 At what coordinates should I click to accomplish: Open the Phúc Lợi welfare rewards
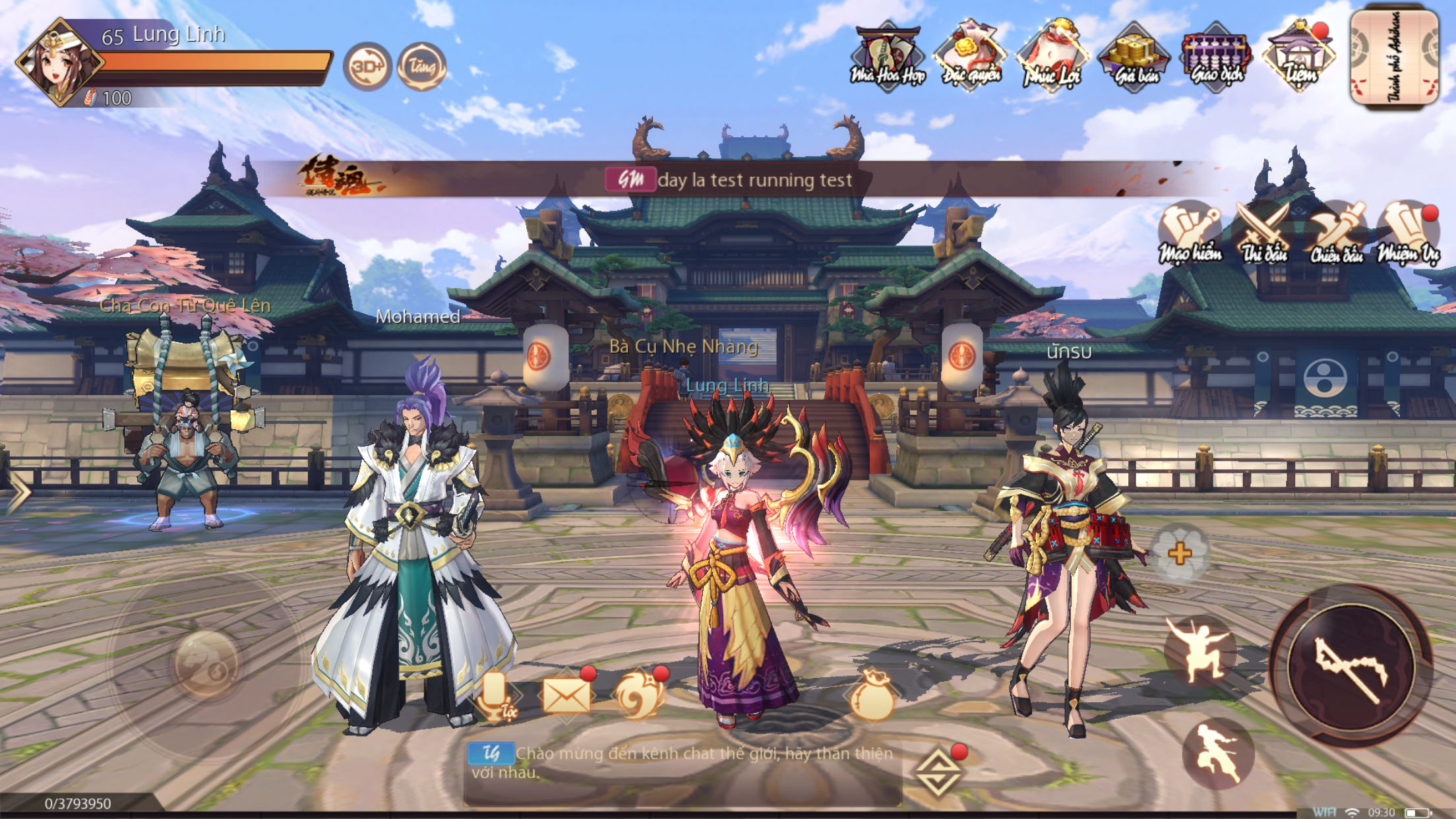[1051, 53]
